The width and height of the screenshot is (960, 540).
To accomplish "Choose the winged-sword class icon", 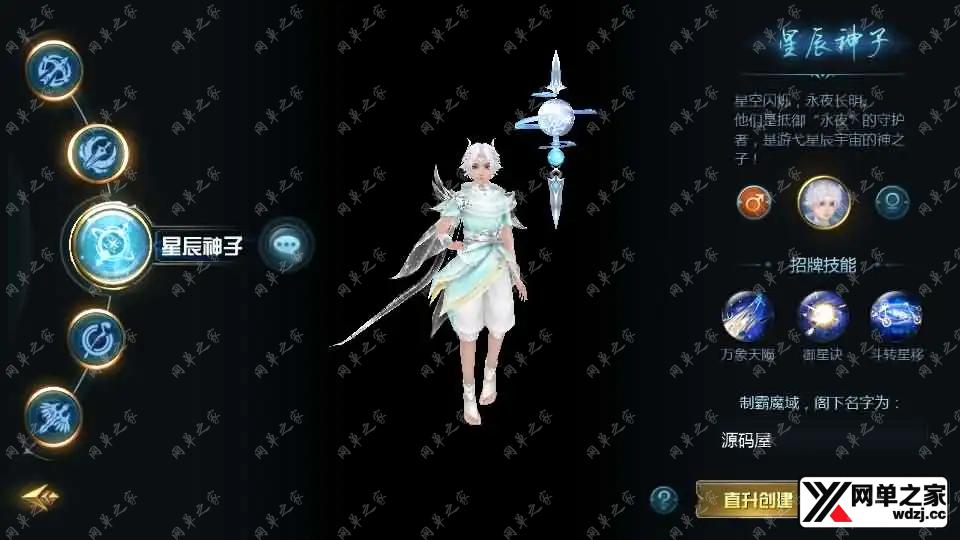I will [52, 413].
